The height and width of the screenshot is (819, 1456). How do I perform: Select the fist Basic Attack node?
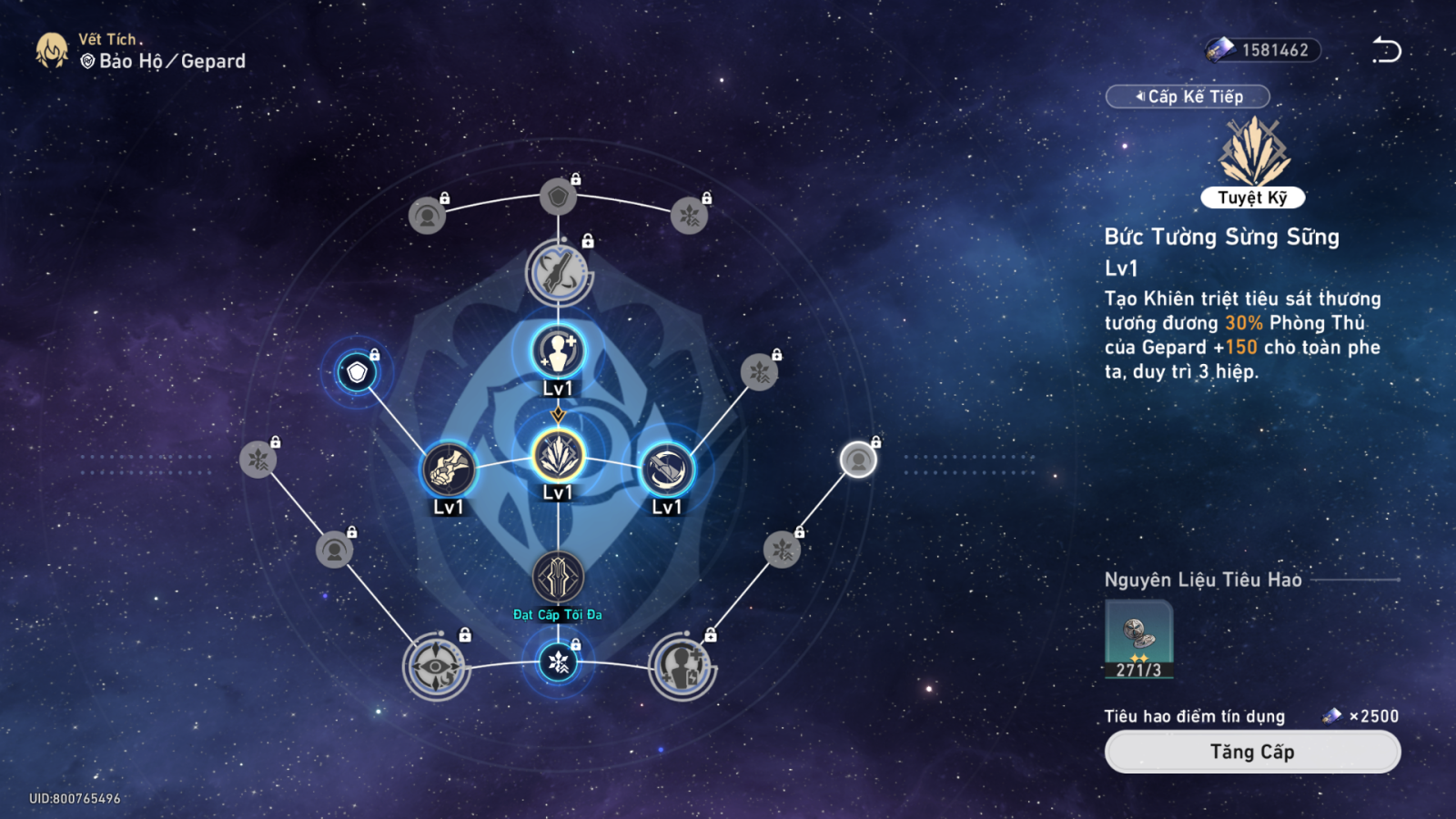[449, 469]
